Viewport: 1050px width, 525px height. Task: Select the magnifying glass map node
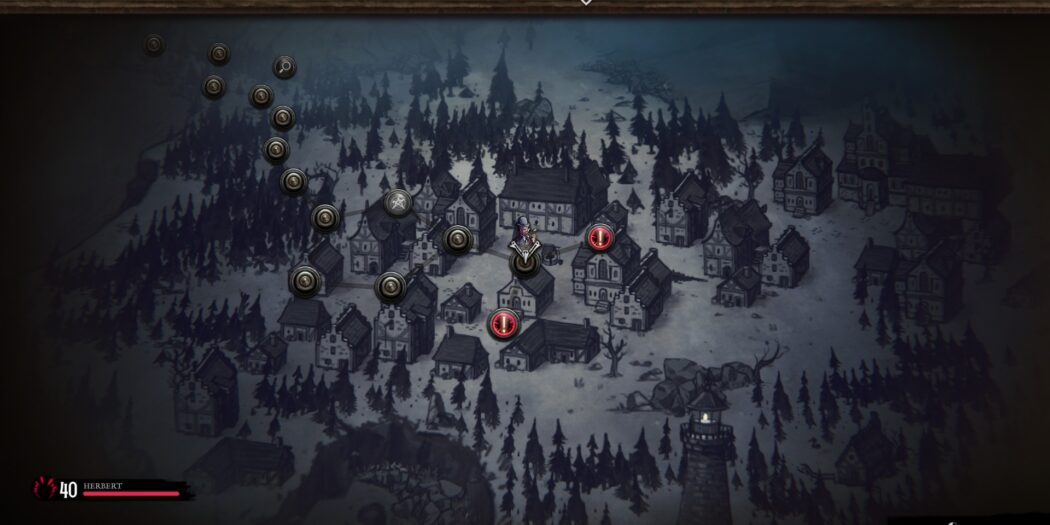point(285,68)
